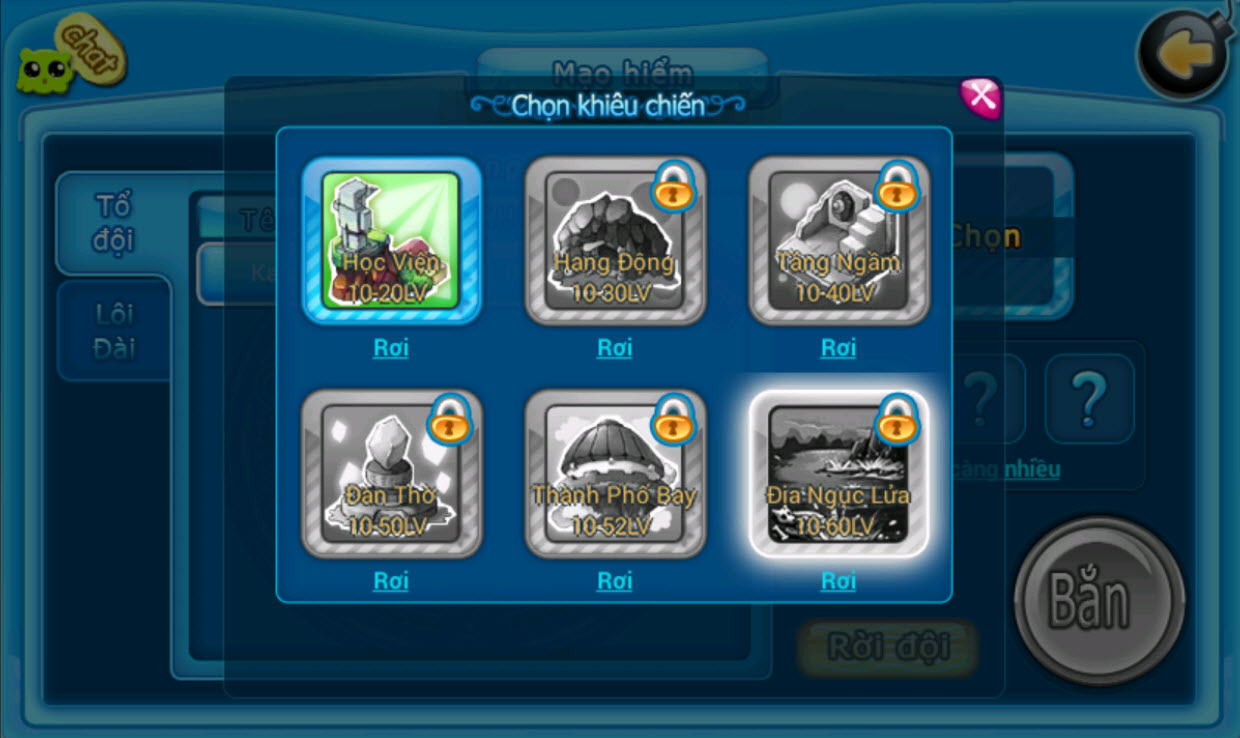The width and height of the screenshot is (1240, 738).
Task: Show drops for Hang Động via Rơi
Action: point(615,347)
